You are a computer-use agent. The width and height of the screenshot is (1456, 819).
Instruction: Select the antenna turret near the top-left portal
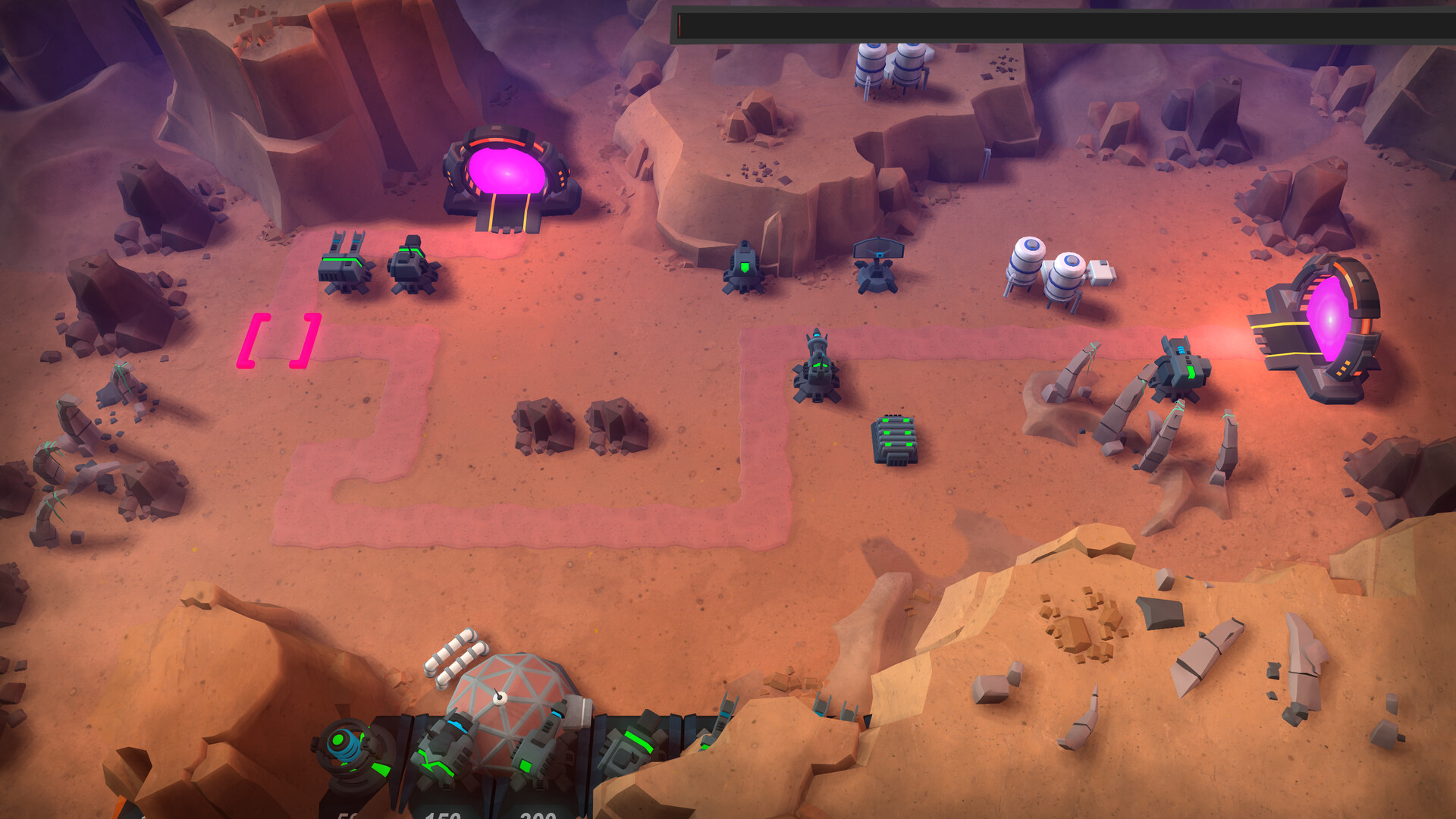345,269
